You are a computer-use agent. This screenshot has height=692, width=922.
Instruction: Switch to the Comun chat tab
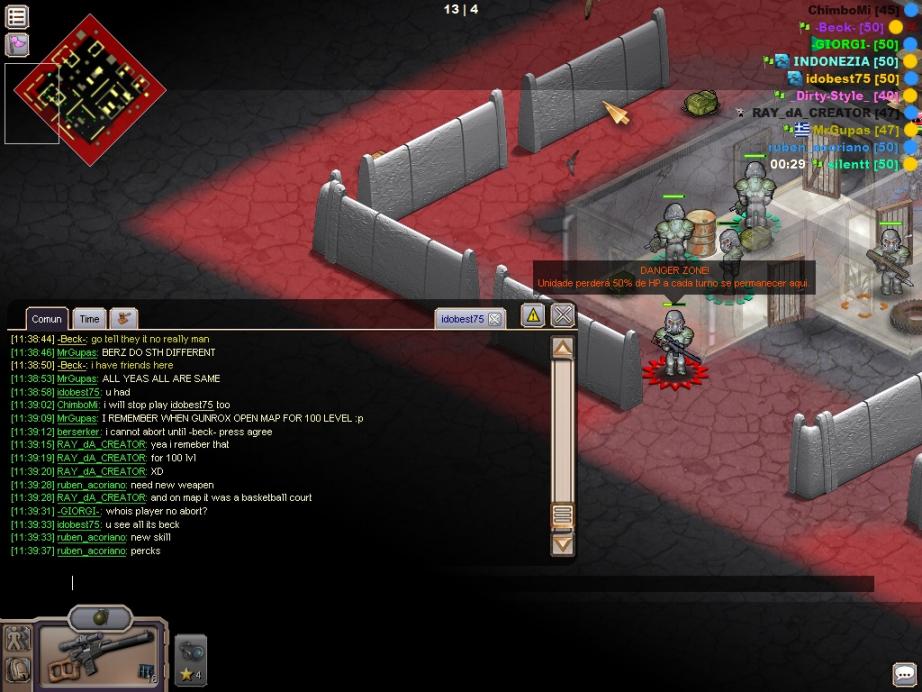[x=47, y=319]
